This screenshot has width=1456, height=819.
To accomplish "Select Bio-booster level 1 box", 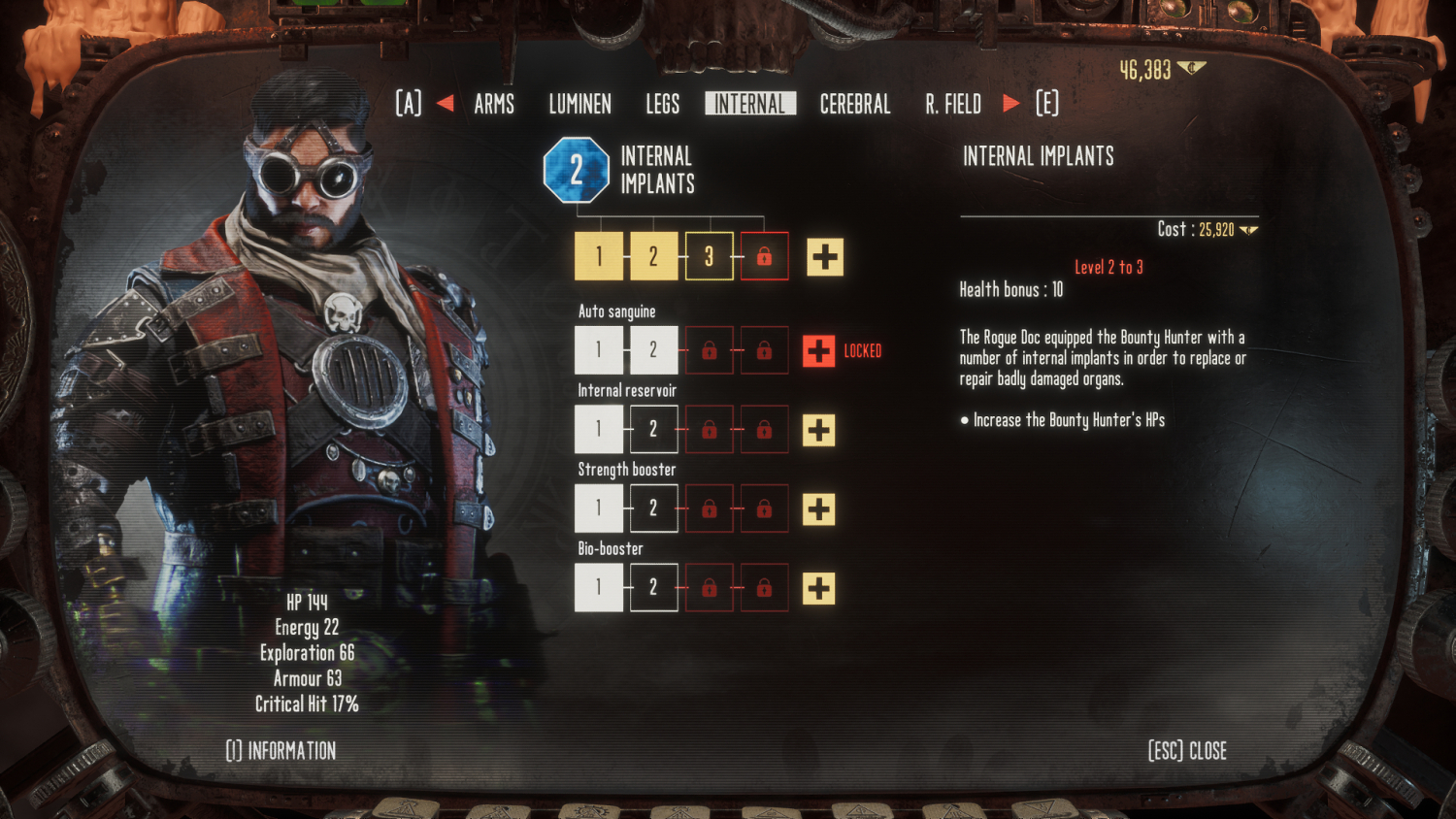I will 598,587.
